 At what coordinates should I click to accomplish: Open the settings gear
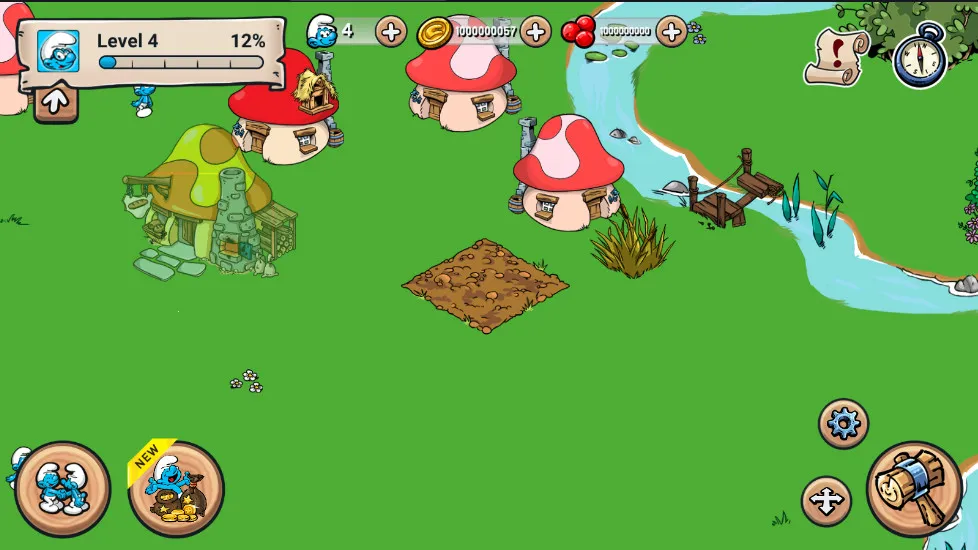tap(843, 424)
